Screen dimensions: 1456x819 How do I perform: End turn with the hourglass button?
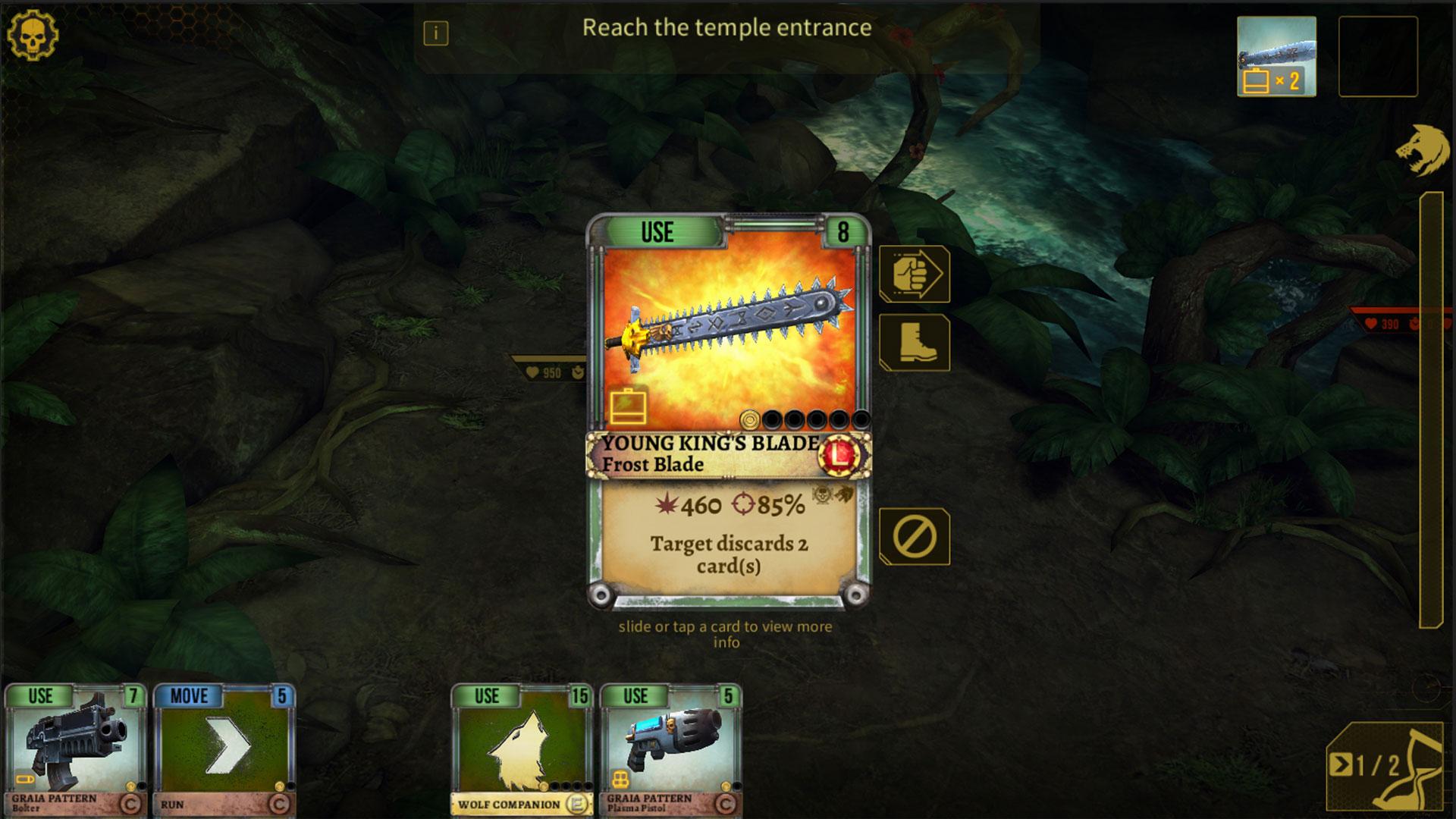(x=1385, y=766)
